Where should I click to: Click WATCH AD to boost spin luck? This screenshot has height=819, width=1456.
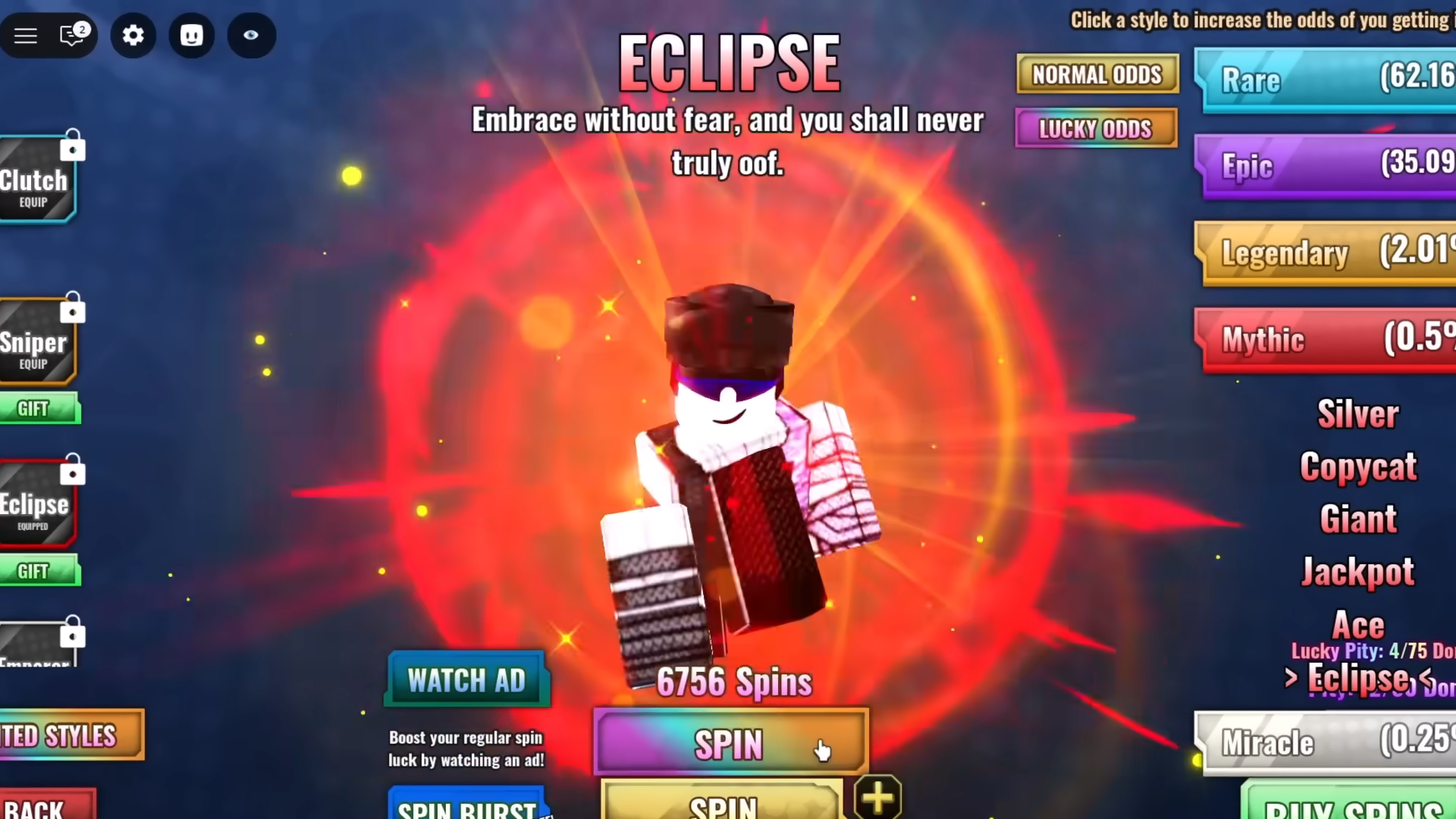click(x=466, y=679)
